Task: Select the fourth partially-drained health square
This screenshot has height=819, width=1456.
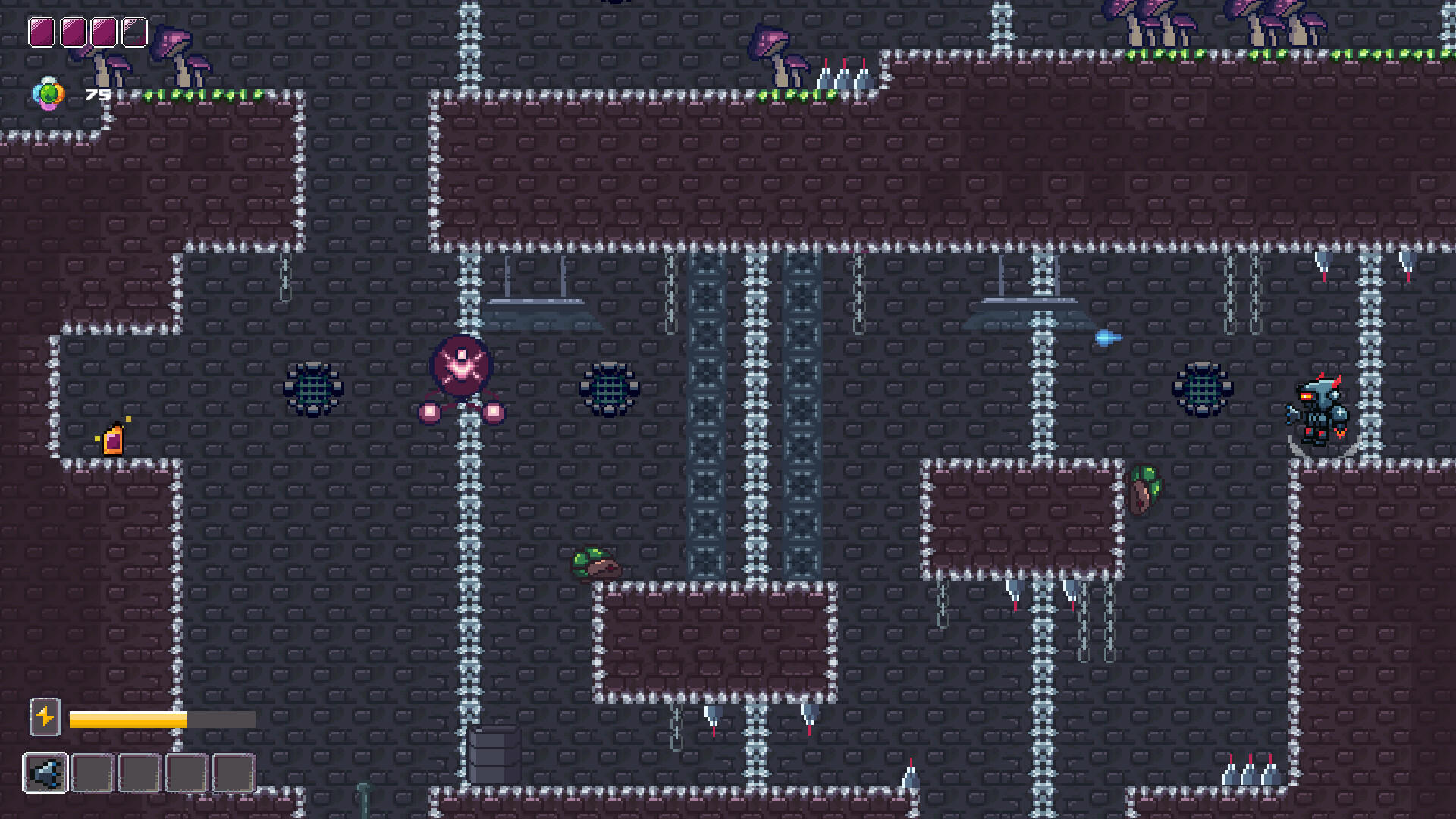Action: click(x=135, y=32)
